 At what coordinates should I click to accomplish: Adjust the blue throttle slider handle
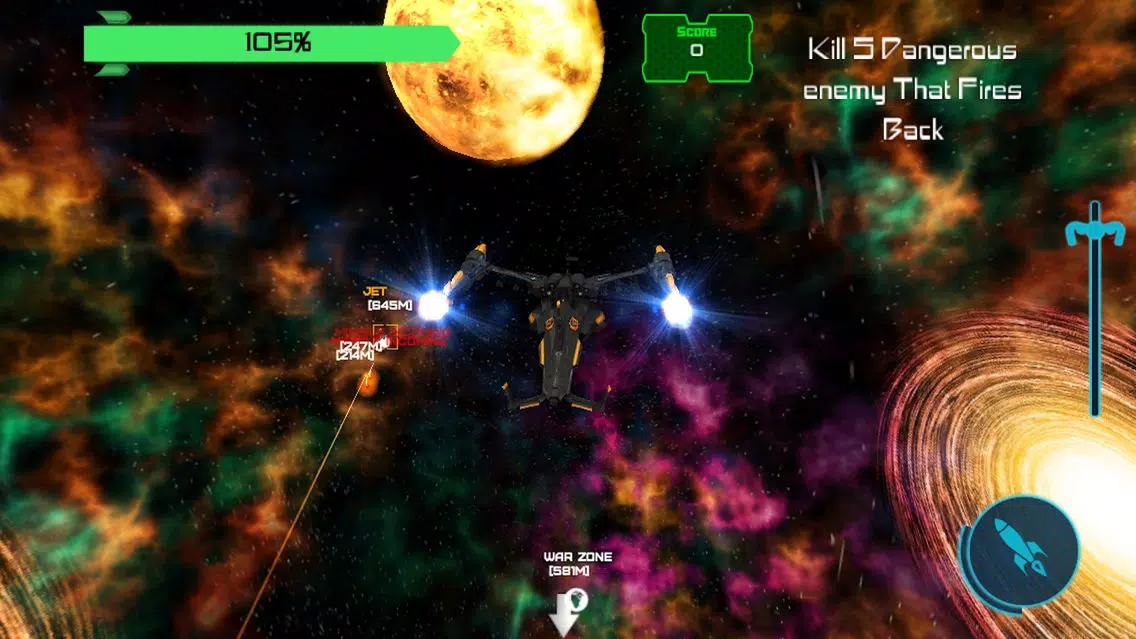(x=1095, y=233)
